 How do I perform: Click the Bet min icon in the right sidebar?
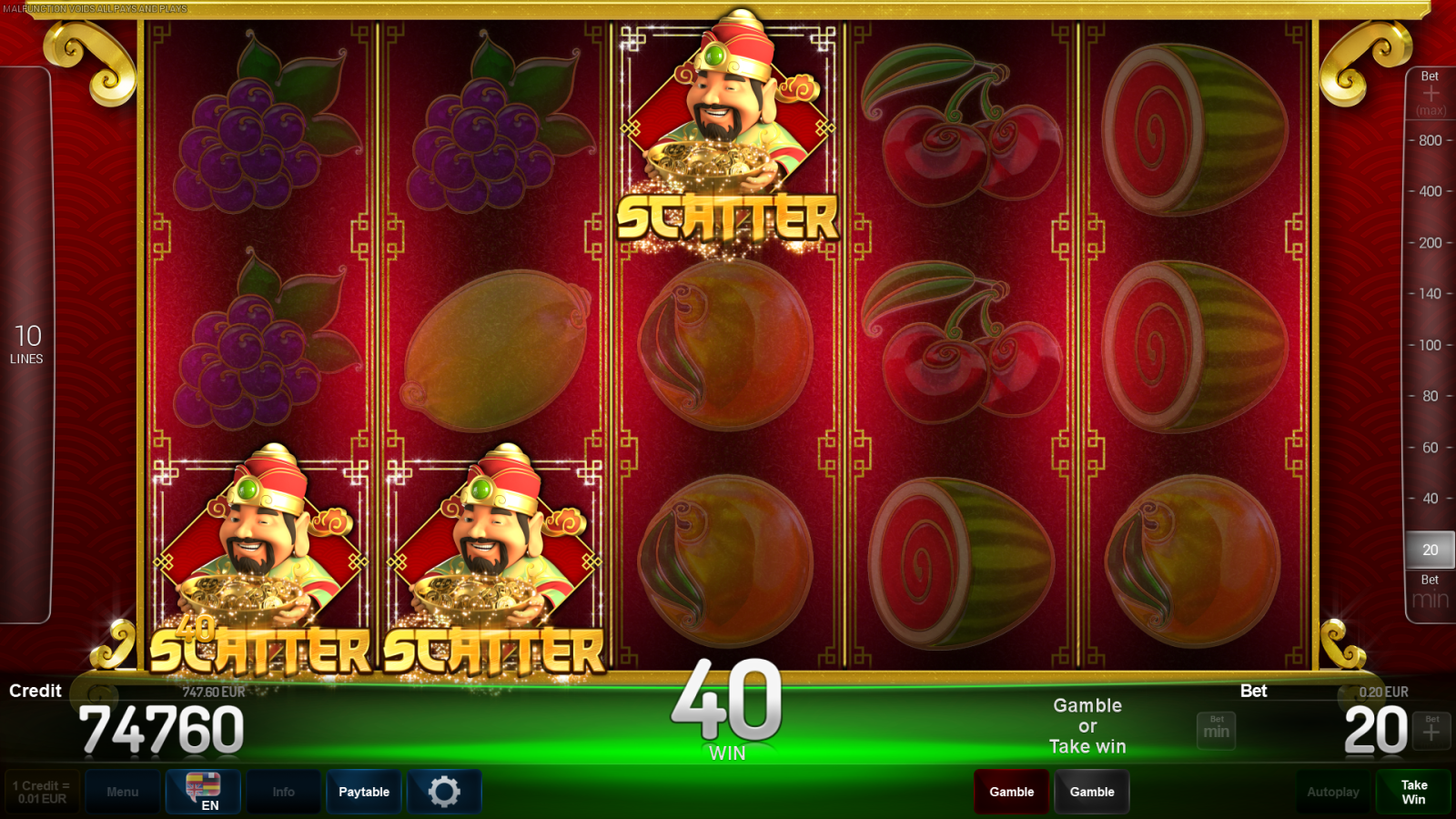pos(1429,591)
